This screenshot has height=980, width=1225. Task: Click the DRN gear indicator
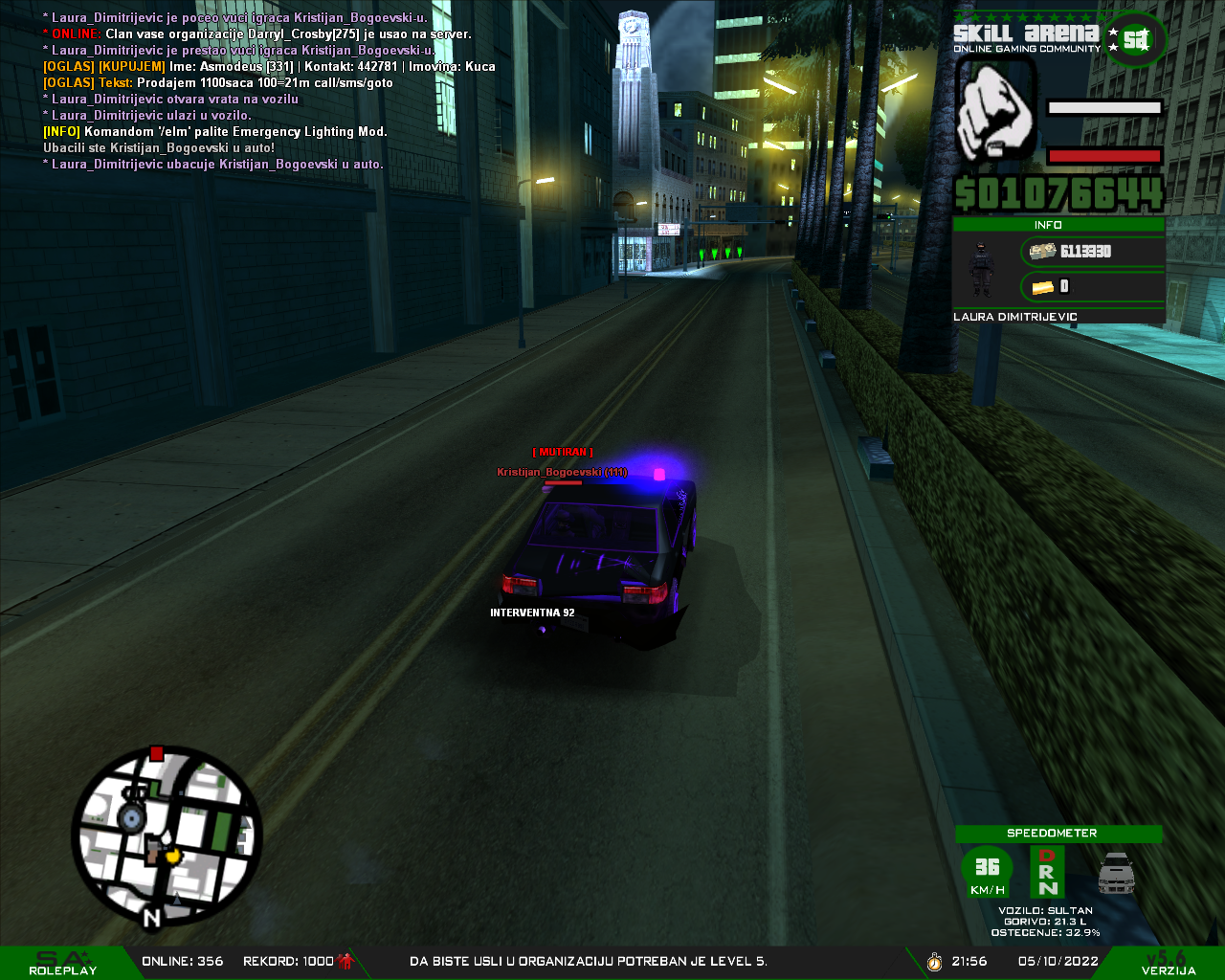tap(1047, 872)
